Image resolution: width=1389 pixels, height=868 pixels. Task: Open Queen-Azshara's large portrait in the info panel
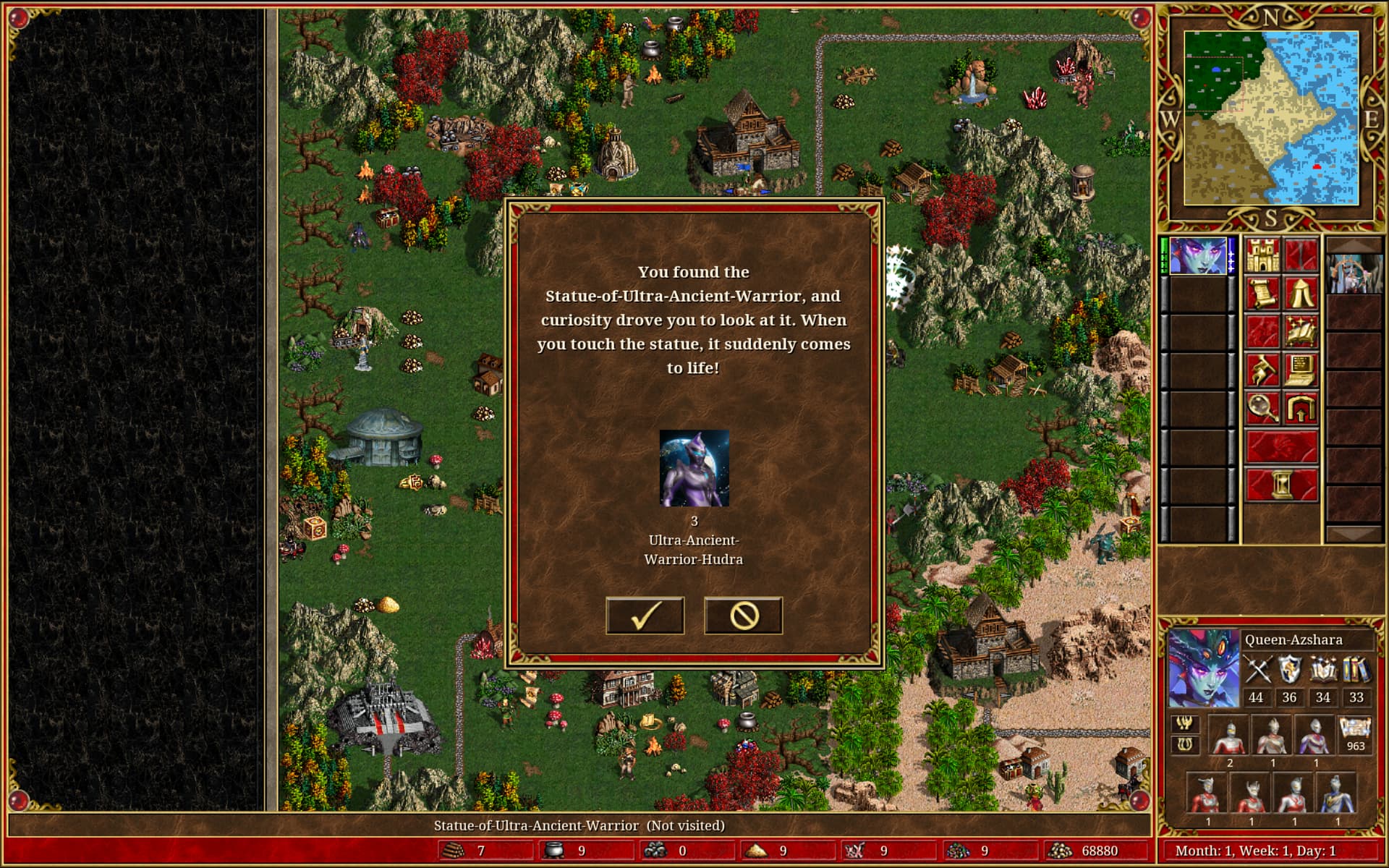[x=1203, y=668]
